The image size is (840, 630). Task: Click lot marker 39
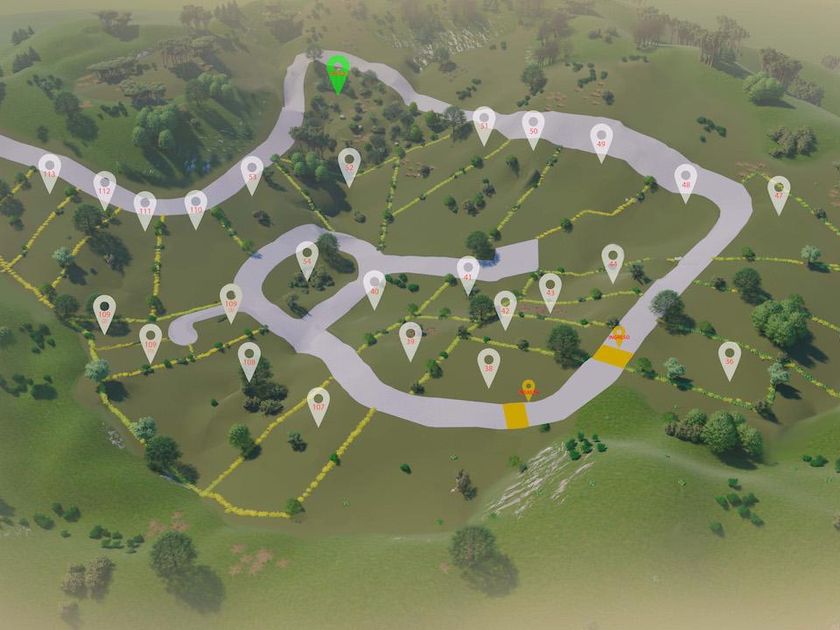click(410, 337)
